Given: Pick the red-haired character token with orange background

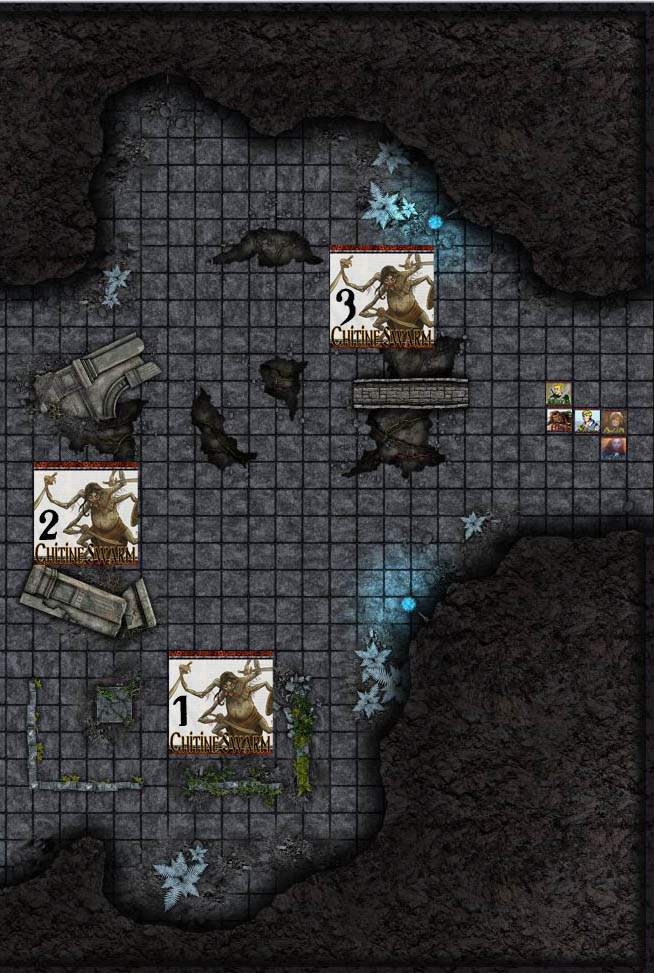Looking at the screenshot, I should pyautogui.click(x=614, y=448).
